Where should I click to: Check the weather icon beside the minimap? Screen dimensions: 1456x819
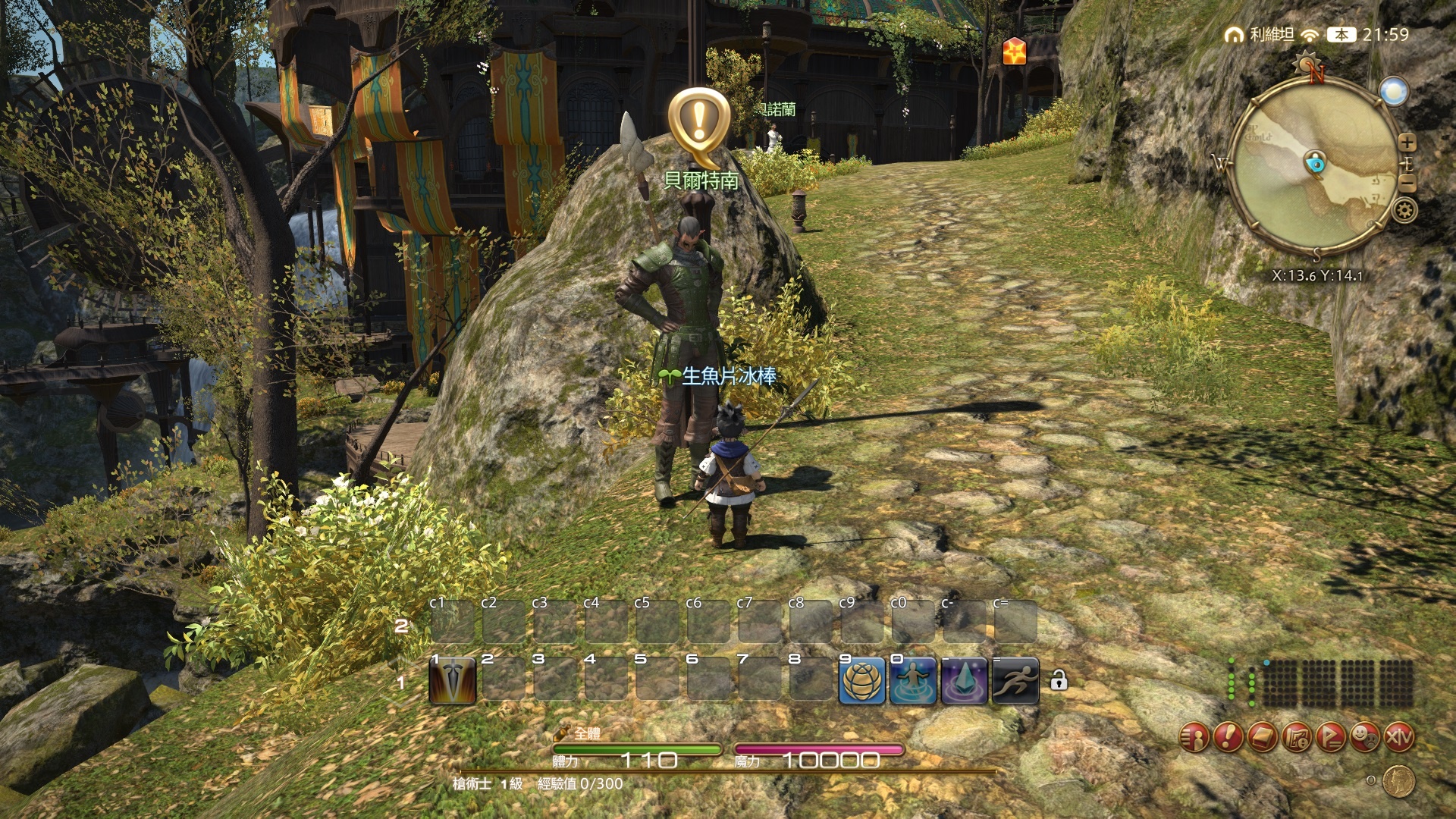(1394, 92)
